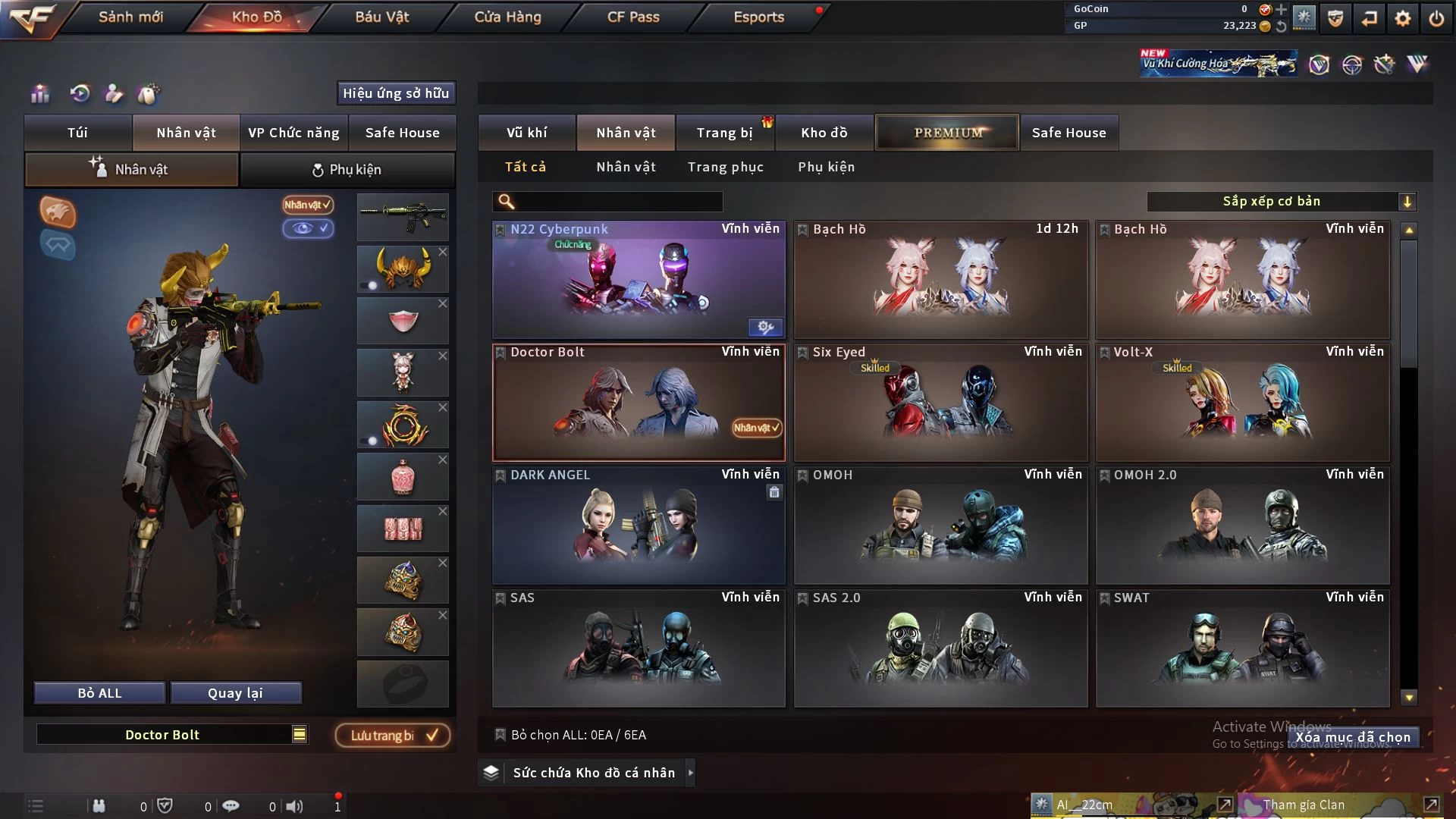This screenshot has width=1456, height=819.
Task: Click the character search field
Action: (x=618, y=201)
